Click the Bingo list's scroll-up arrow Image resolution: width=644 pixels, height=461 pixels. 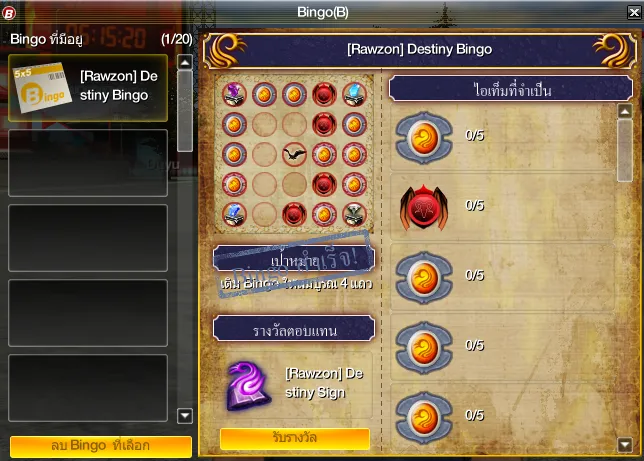point(184,62)
